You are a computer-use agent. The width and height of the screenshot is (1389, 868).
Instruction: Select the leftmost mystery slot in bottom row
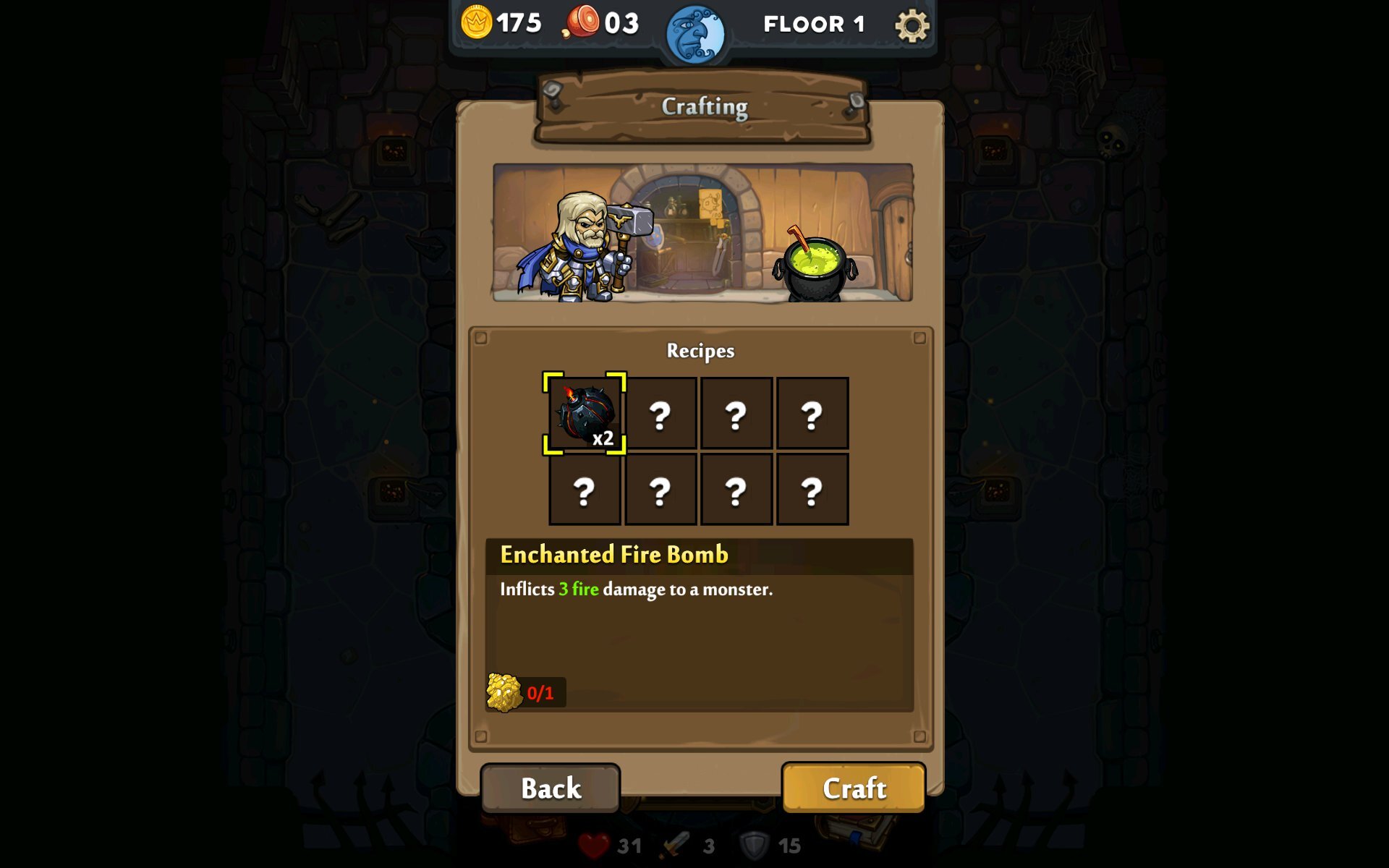(x=583, y=489)
